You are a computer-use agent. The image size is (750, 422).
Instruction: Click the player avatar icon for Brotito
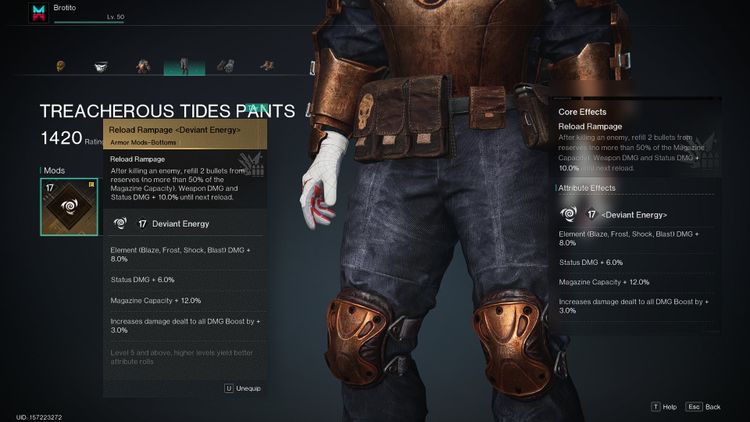(x=39, y=13)
